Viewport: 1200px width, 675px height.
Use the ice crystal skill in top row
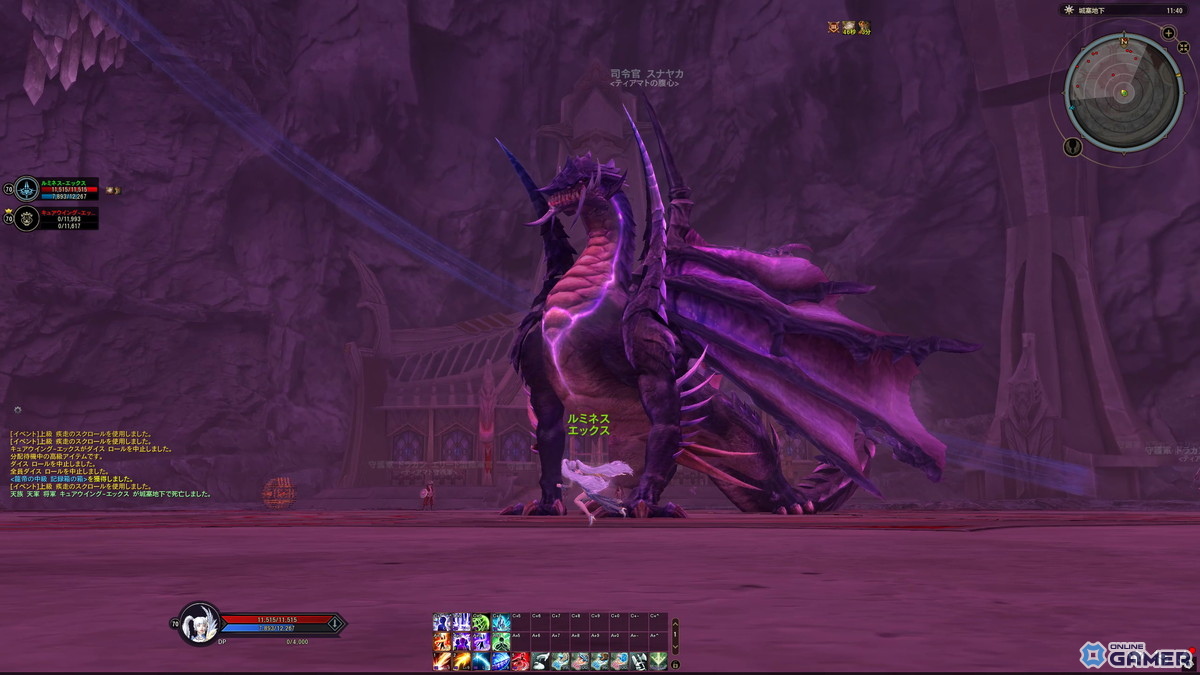[x=501, y=623]
